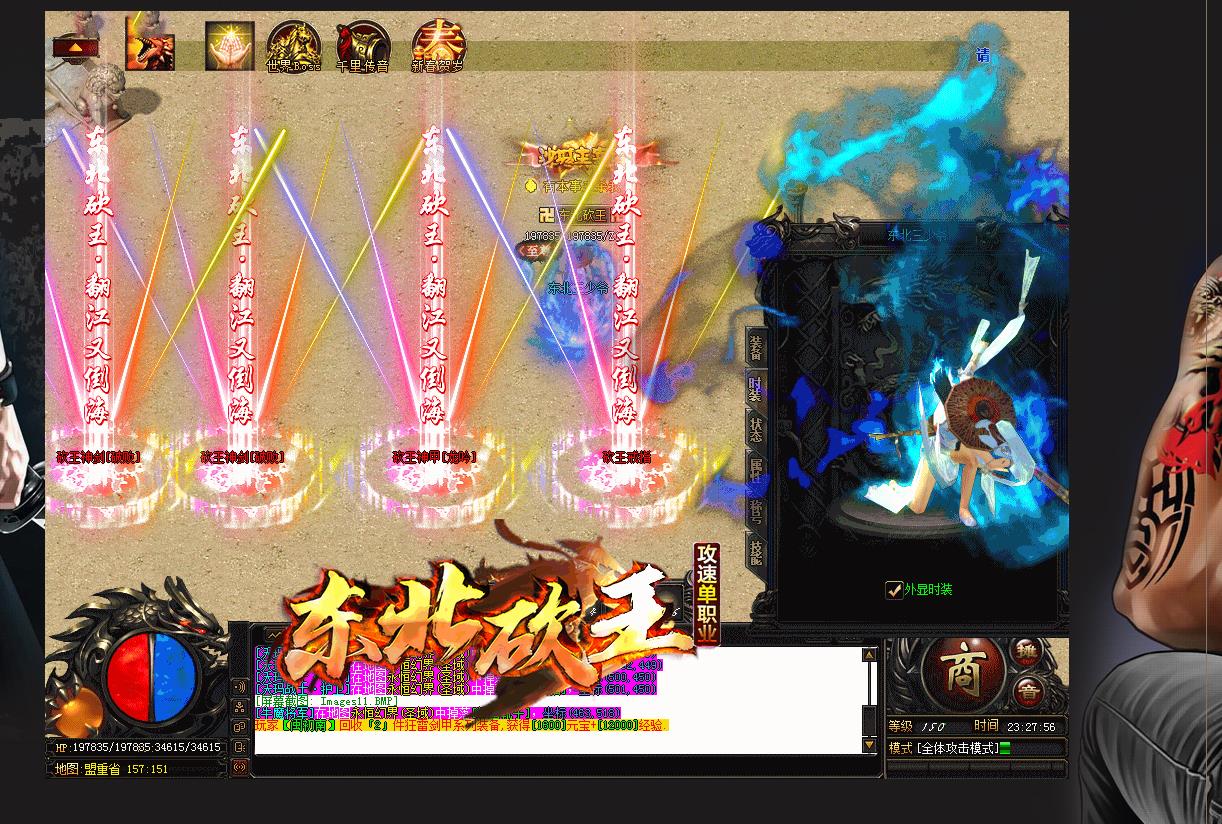Screen dimensions: 1222x824
Task: Open the 世界Boss menu
Action: (293, 47)
